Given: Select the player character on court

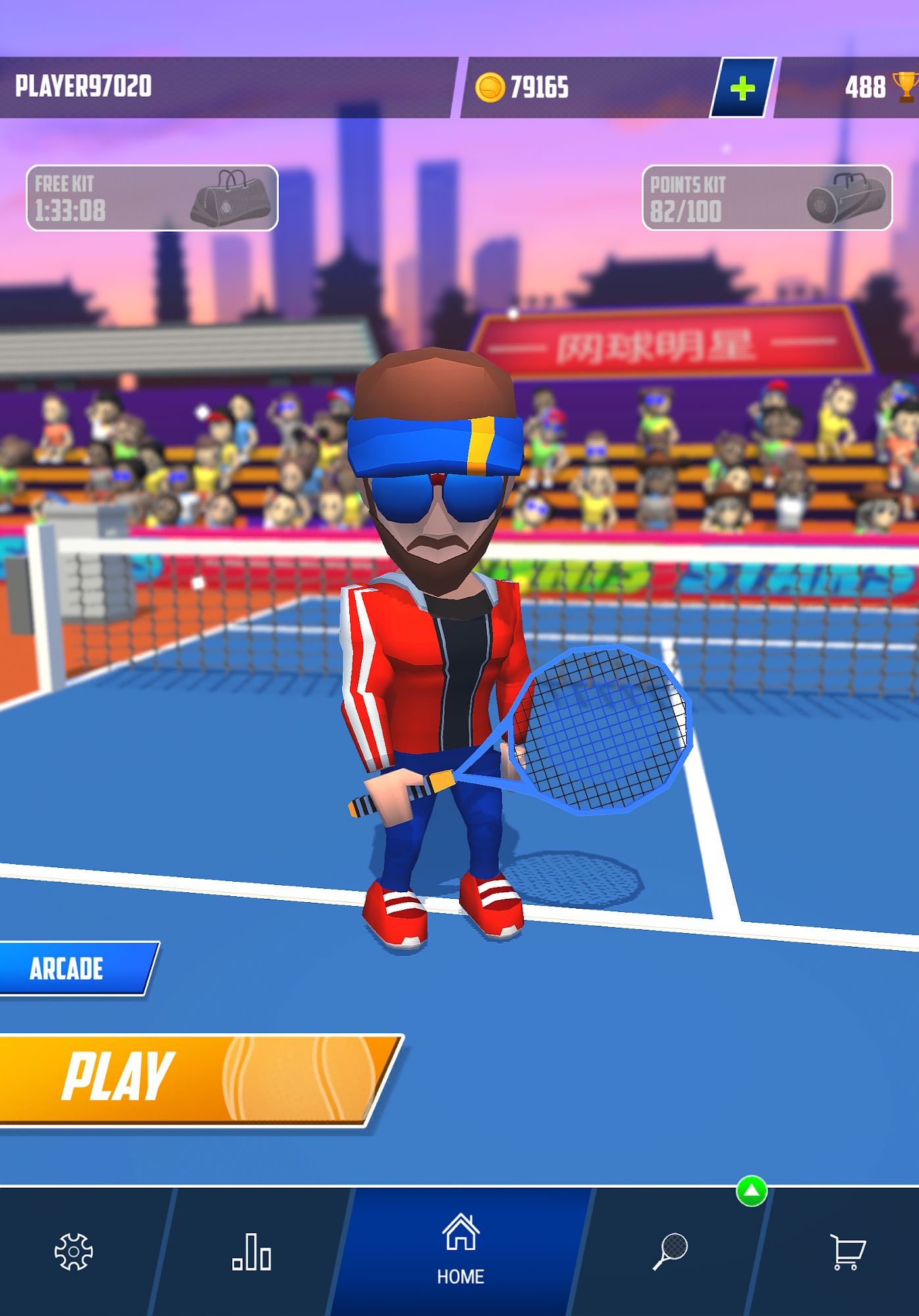Looking at the screenshot, I should pos(437,658).
